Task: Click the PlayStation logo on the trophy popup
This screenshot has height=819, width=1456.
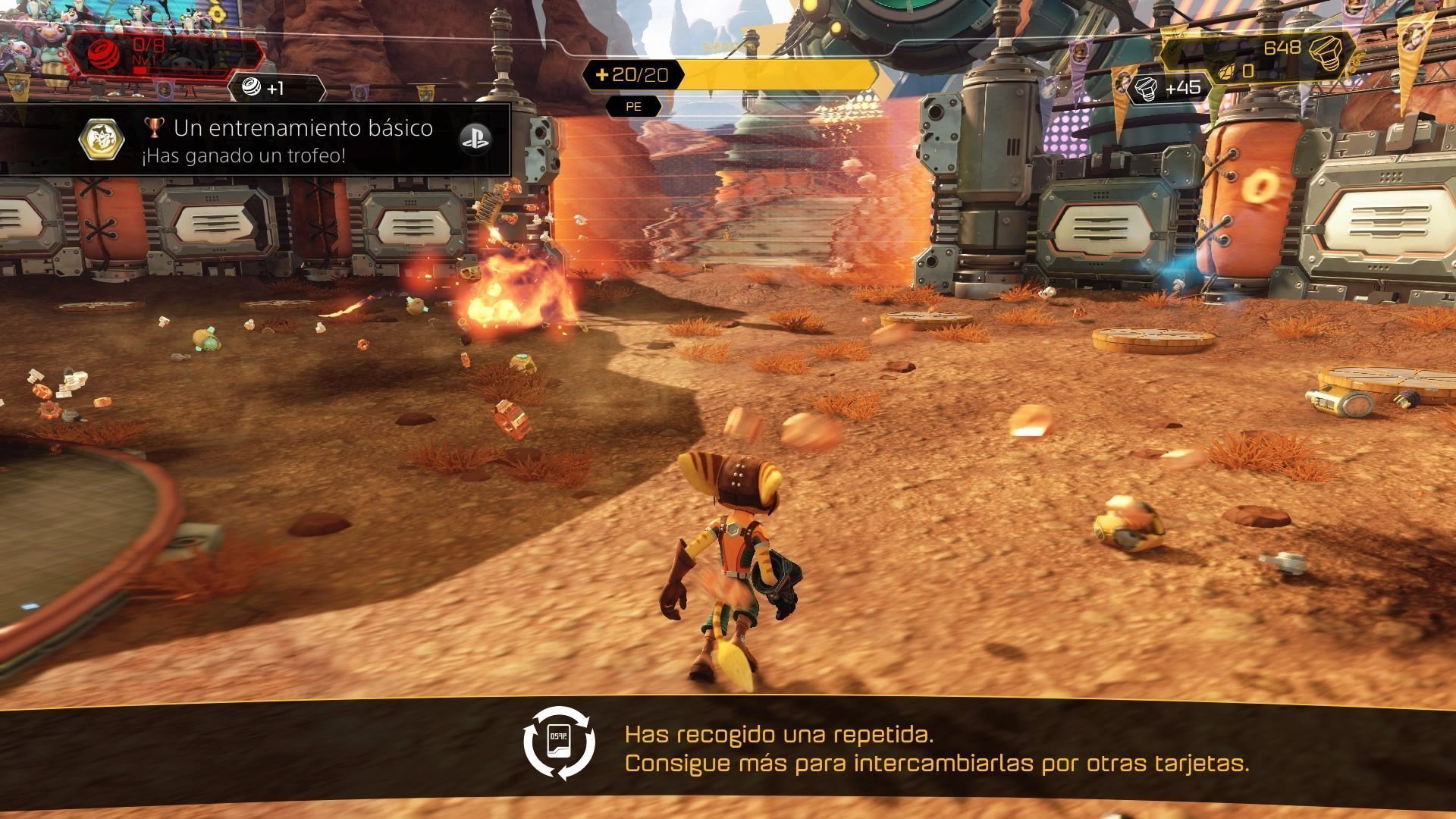Action: coord(475,138)
